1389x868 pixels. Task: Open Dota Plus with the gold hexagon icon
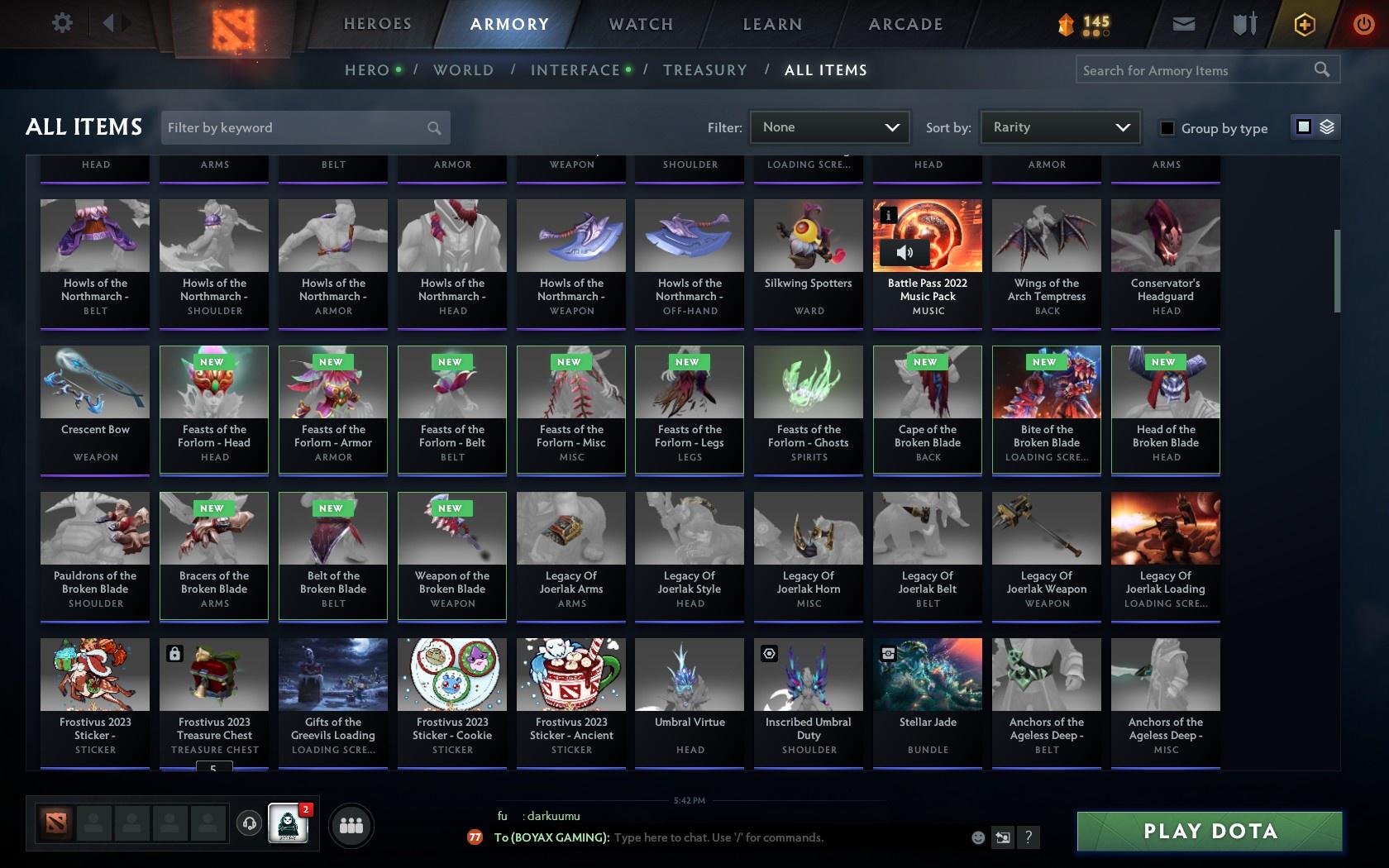[1305, 23]
